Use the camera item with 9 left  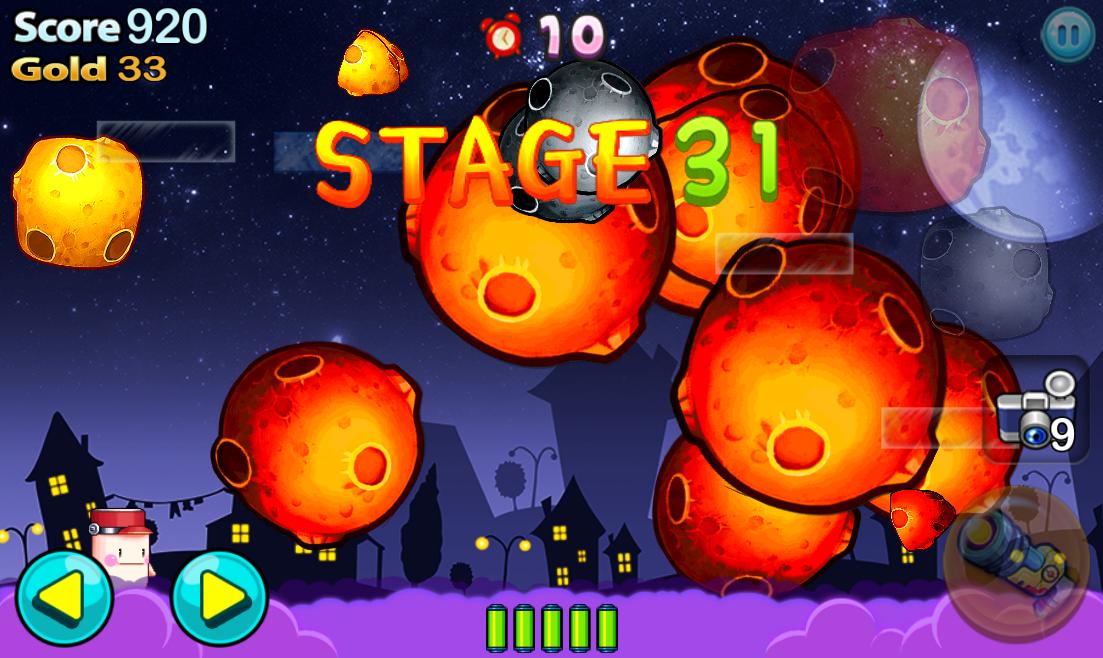click(x=1038, y=410)
